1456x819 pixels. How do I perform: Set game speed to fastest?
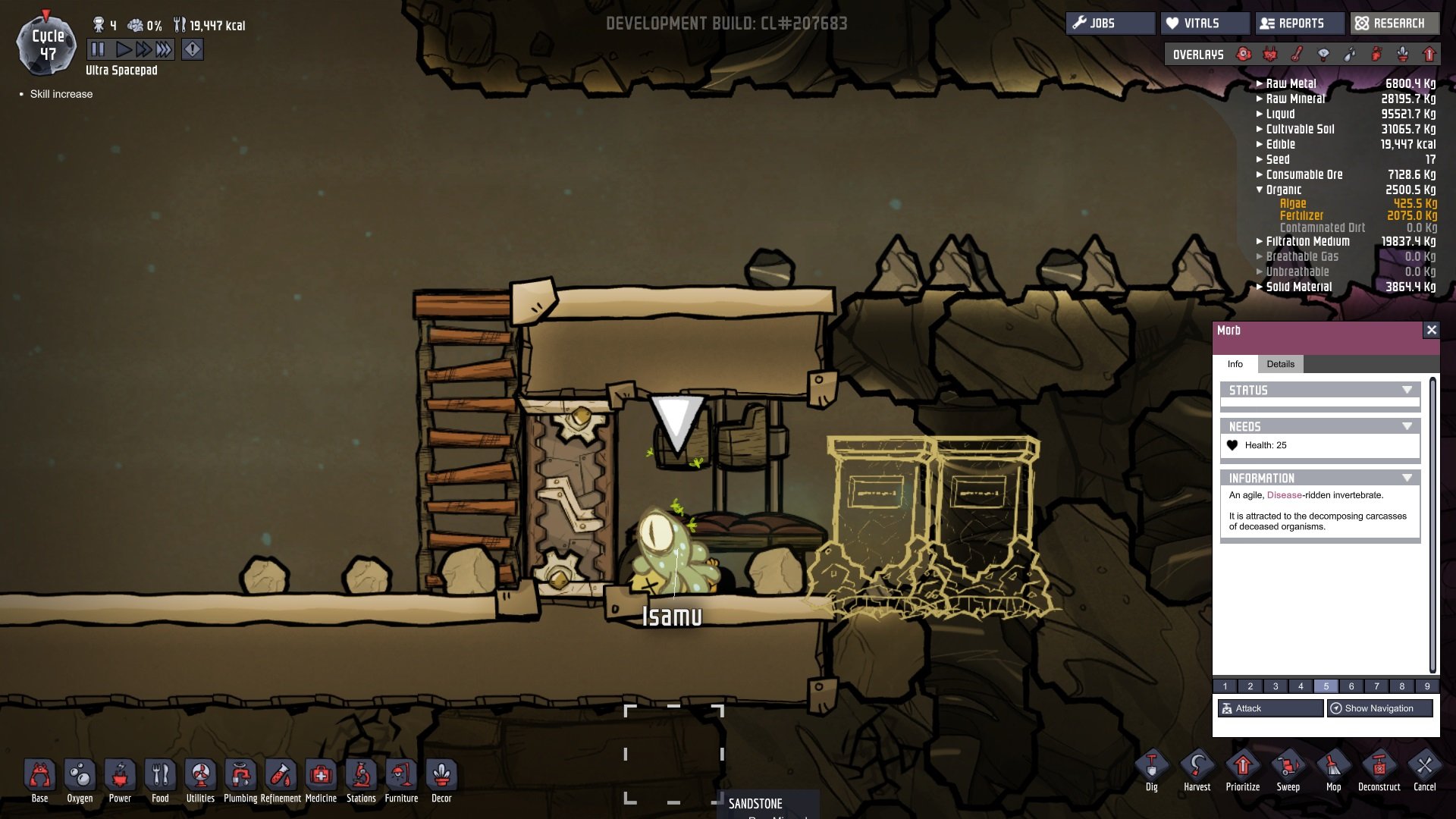click(164, 50)
